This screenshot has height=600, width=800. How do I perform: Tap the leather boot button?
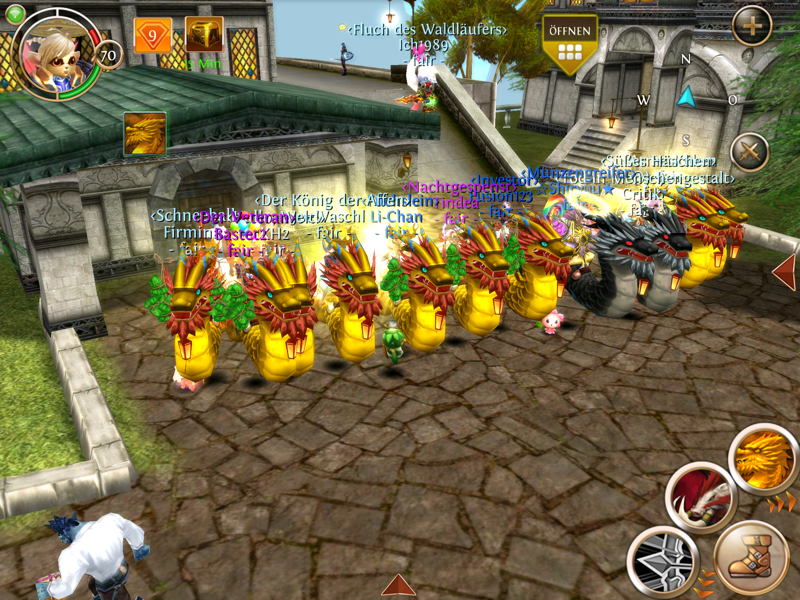[x=751, y=556]
